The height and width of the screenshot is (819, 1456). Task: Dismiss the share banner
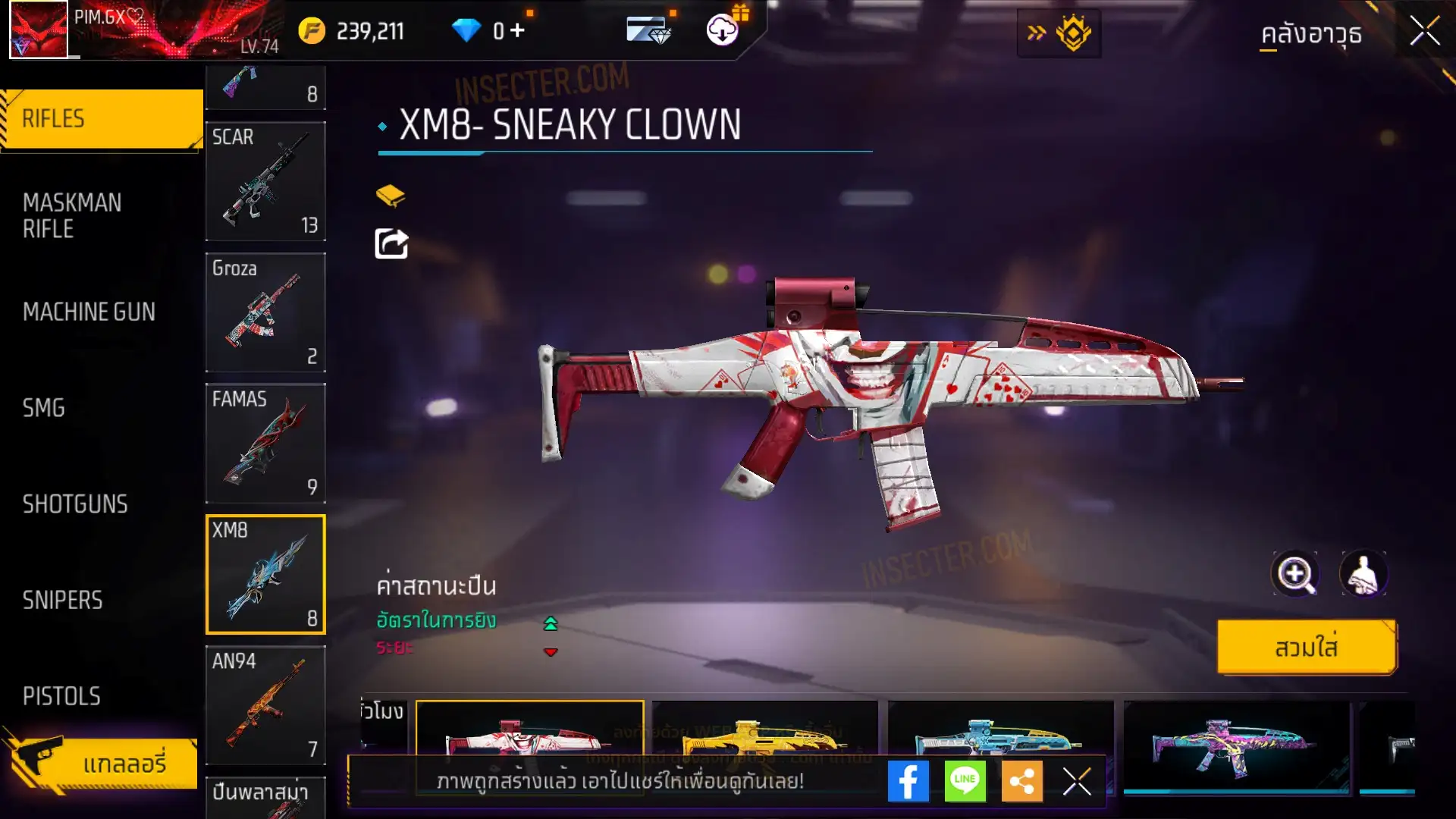click(x=1077, y=781)
